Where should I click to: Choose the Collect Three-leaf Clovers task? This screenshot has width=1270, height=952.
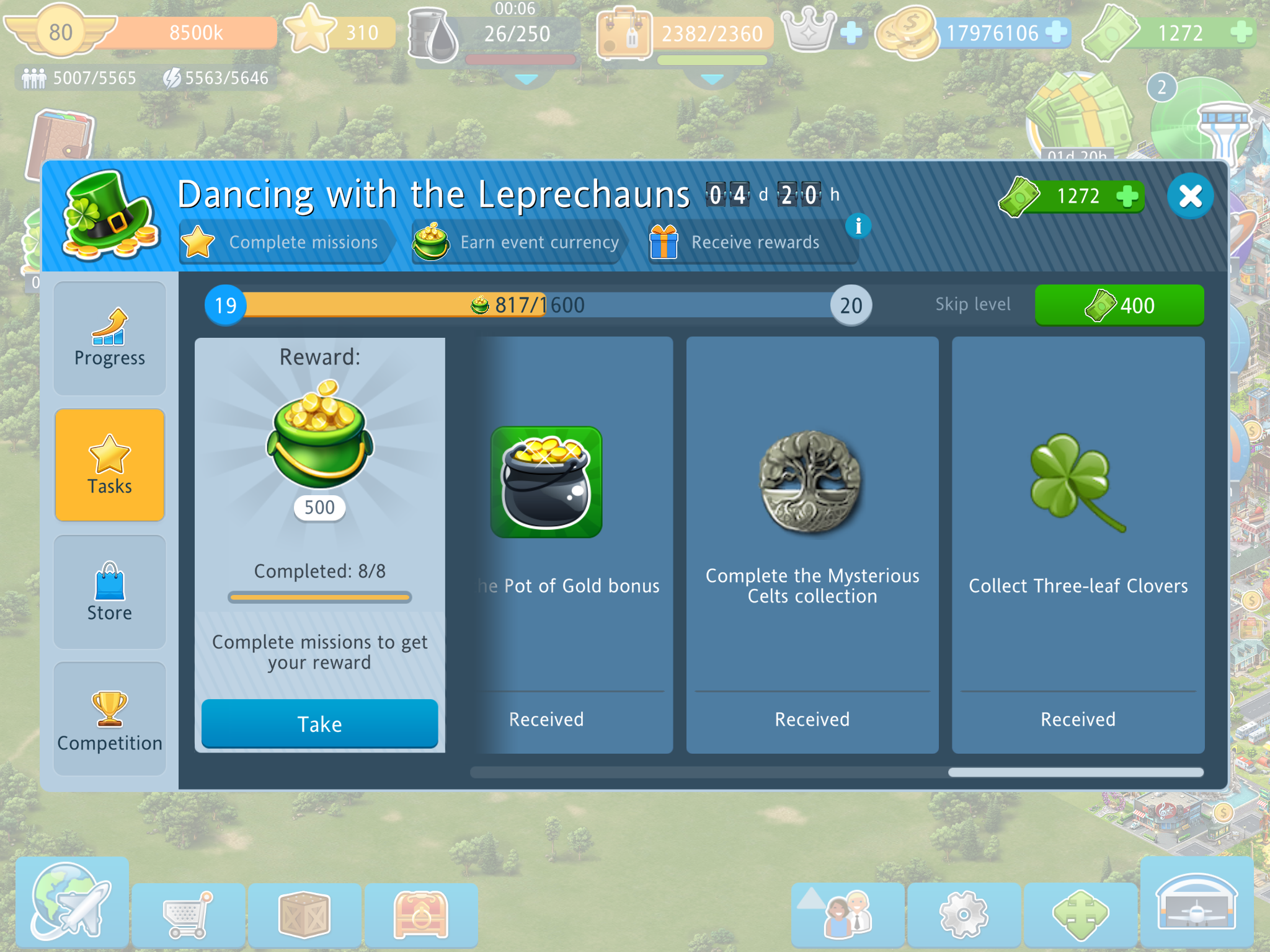tap(1078, 545)
